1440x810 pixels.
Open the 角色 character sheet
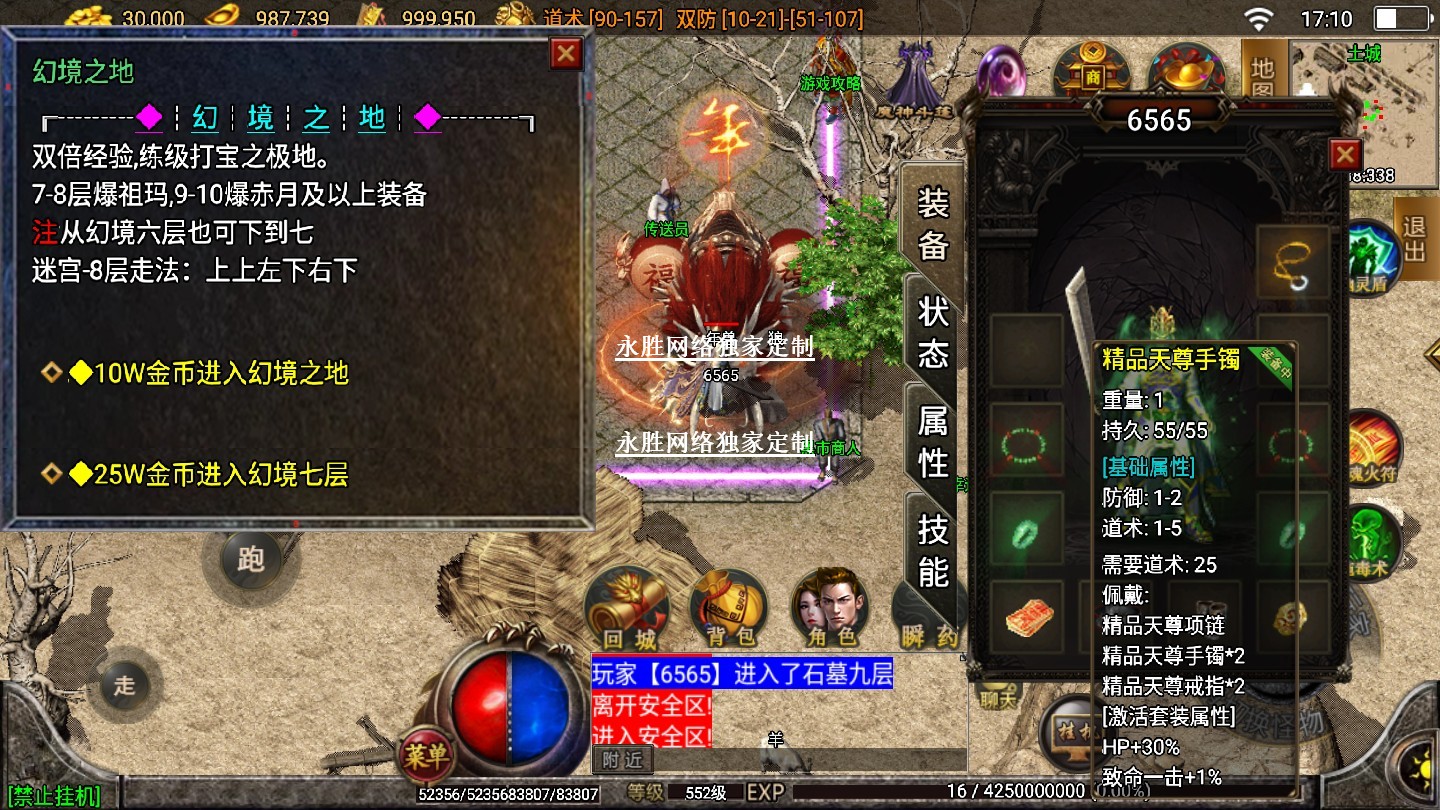(830, 608)
